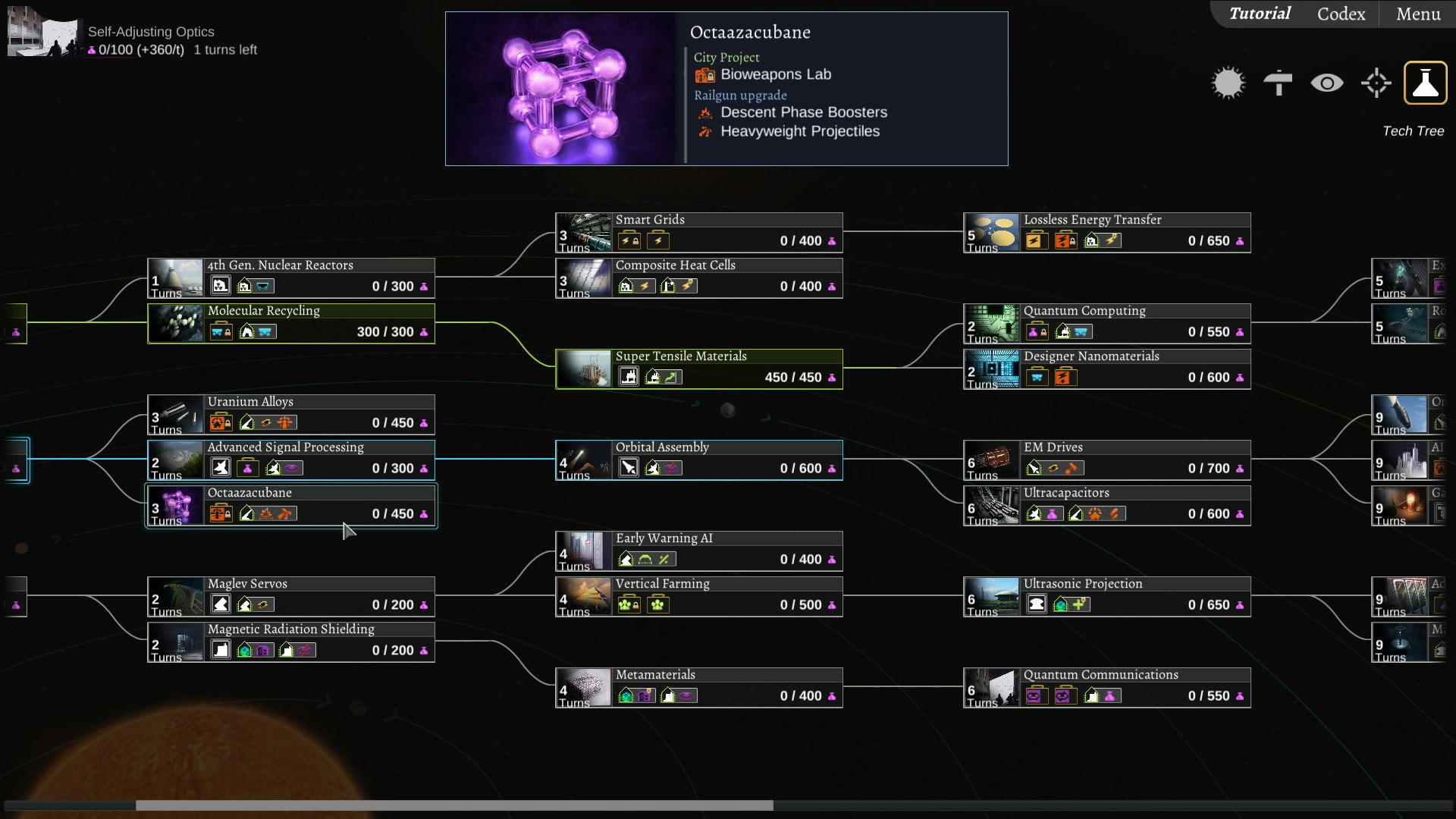Choose Orbital Assembly research node
The height and width of the screenshot is (819, 1456).
point(698,460)
